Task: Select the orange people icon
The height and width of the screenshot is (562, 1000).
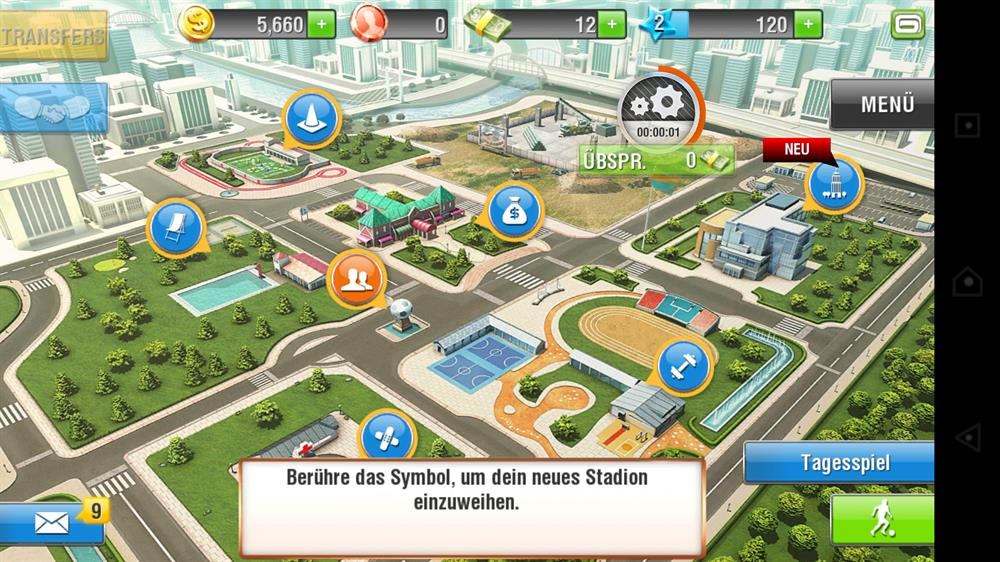Action: point(356,277)
